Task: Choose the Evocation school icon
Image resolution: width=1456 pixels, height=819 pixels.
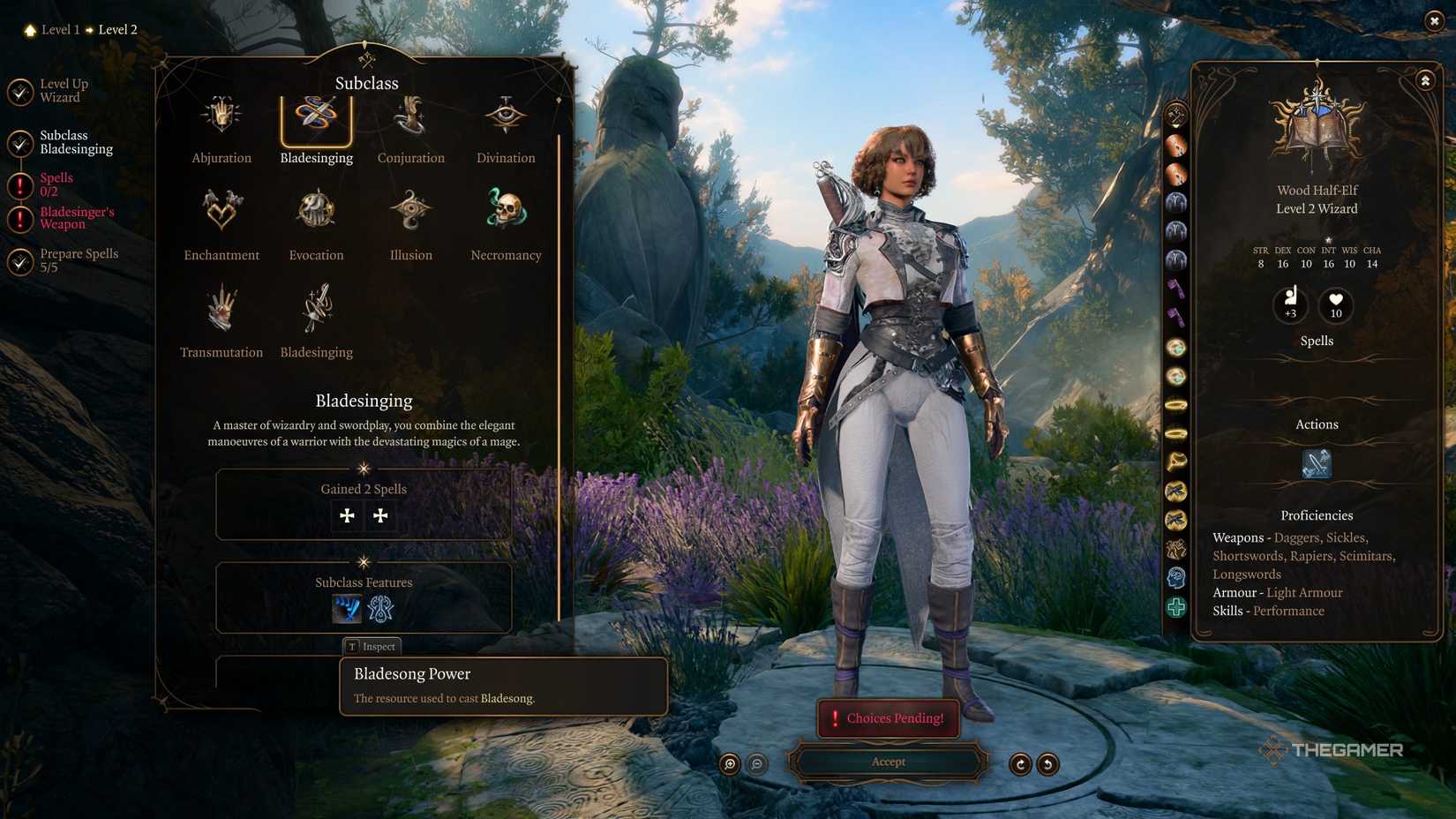Action: coord(315,209)
